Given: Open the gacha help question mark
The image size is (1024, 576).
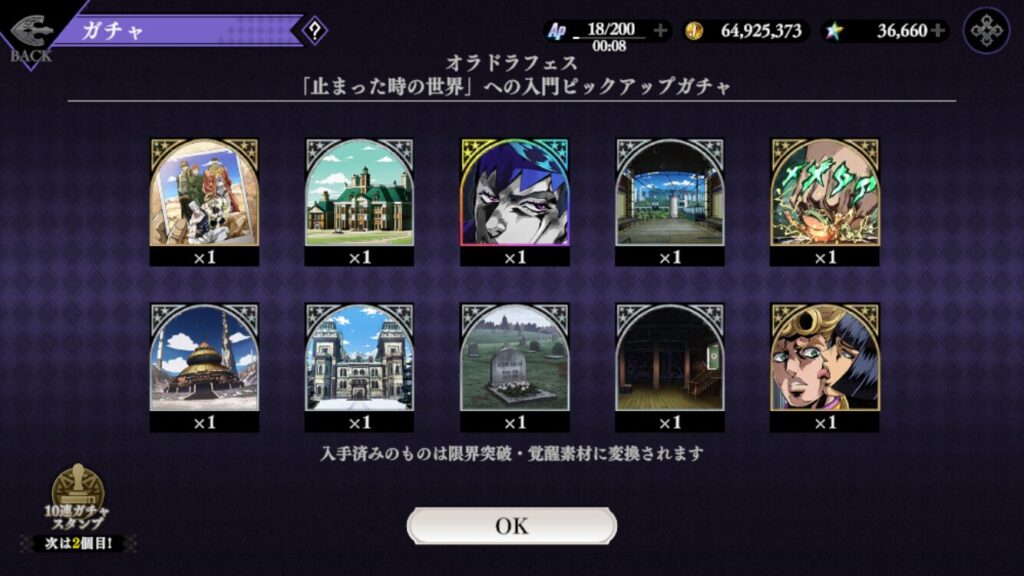Looking at the screenshot, I should tap(315, 30).
